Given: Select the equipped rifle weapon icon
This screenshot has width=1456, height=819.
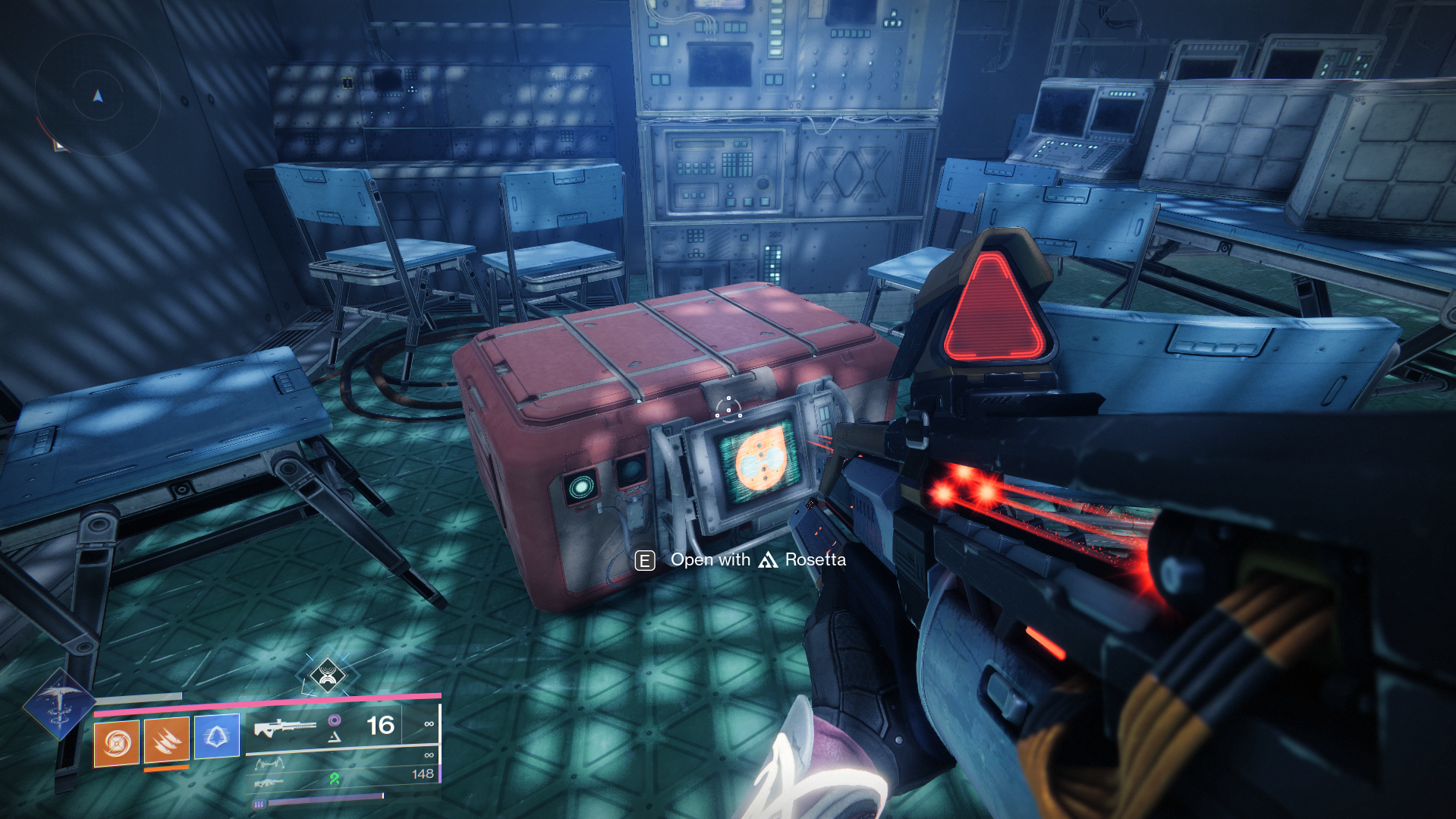Looking at the screenshot, I should coord(285,728).
